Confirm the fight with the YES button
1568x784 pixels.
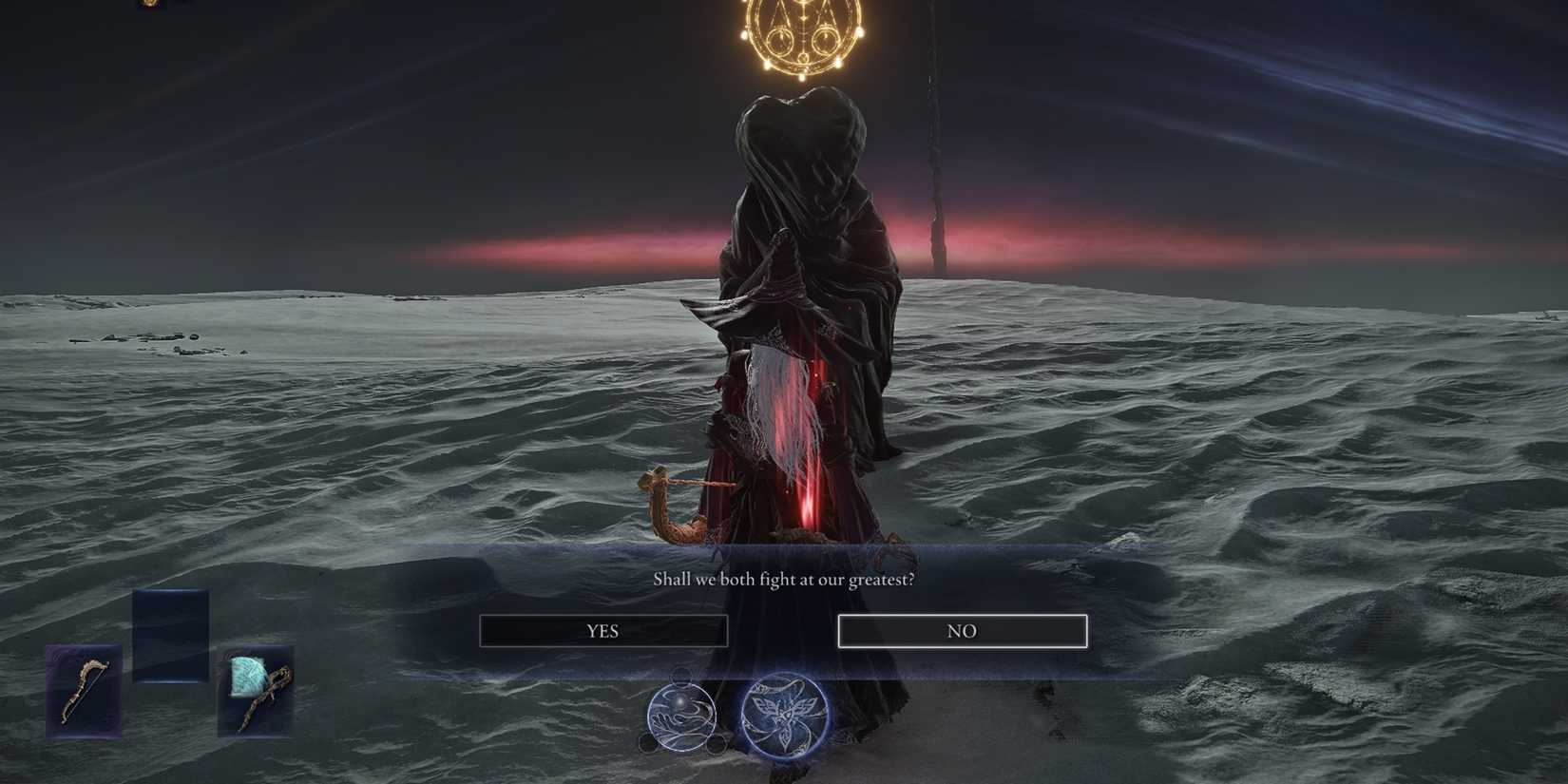603,630
